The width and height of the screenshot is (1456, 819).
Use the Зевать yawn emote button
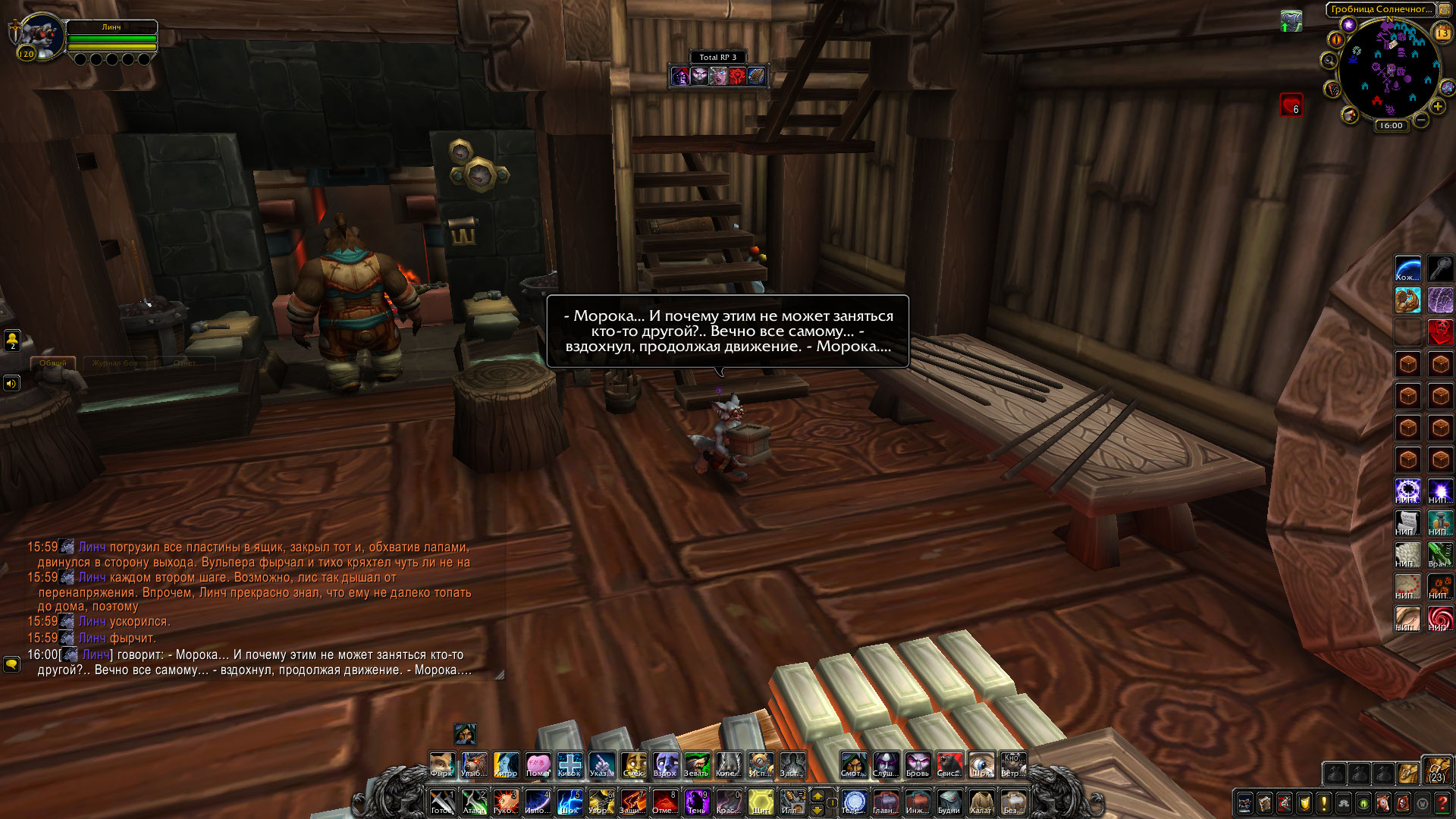(696, 764)
